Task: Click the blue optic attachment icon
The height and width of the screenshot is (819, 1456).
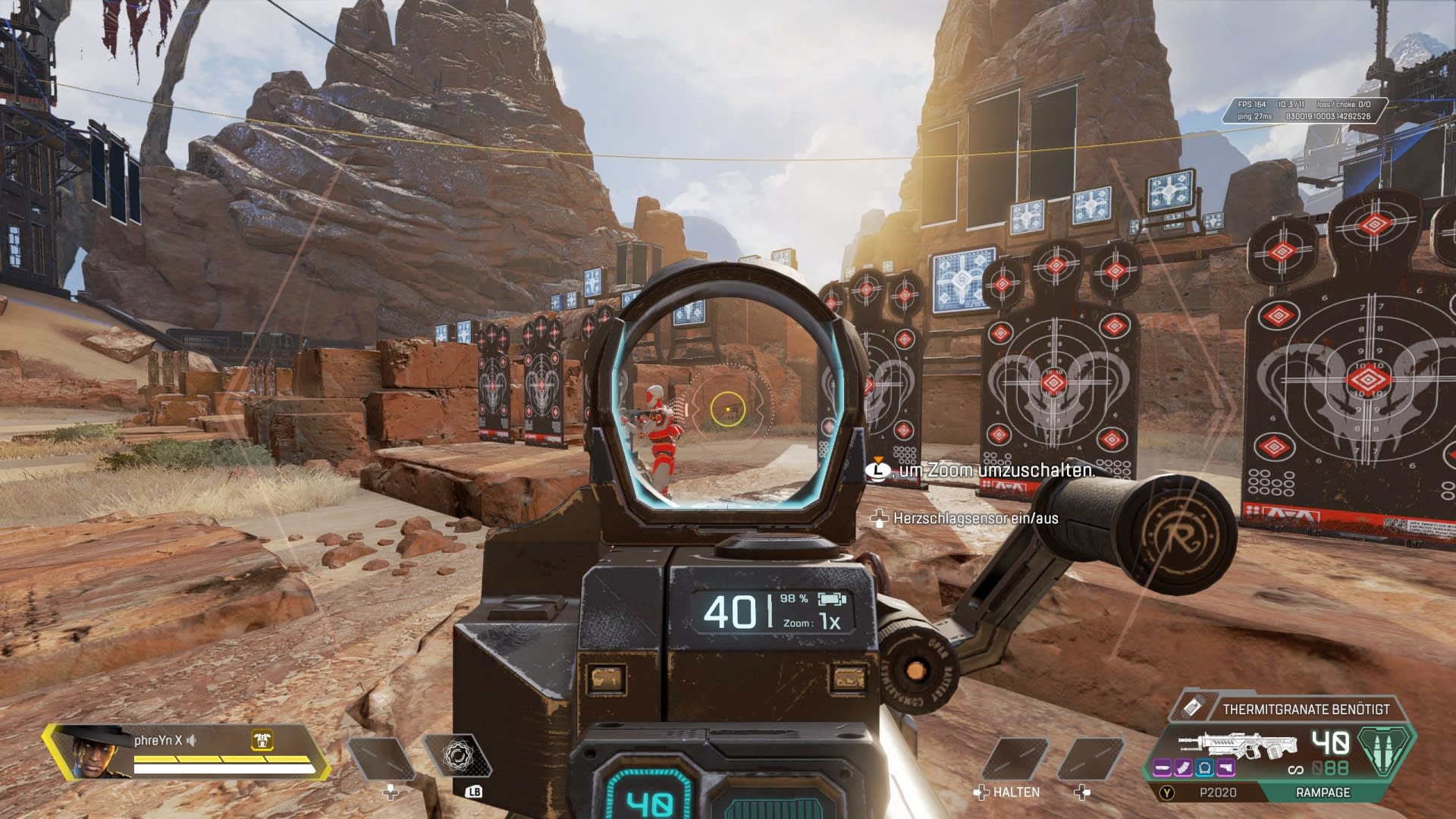Action: click(1204, 769)
